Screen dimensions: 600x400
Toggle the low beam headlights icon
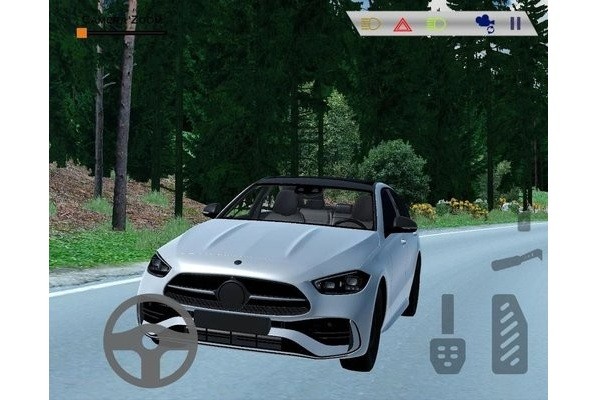(x=371, y=23)
